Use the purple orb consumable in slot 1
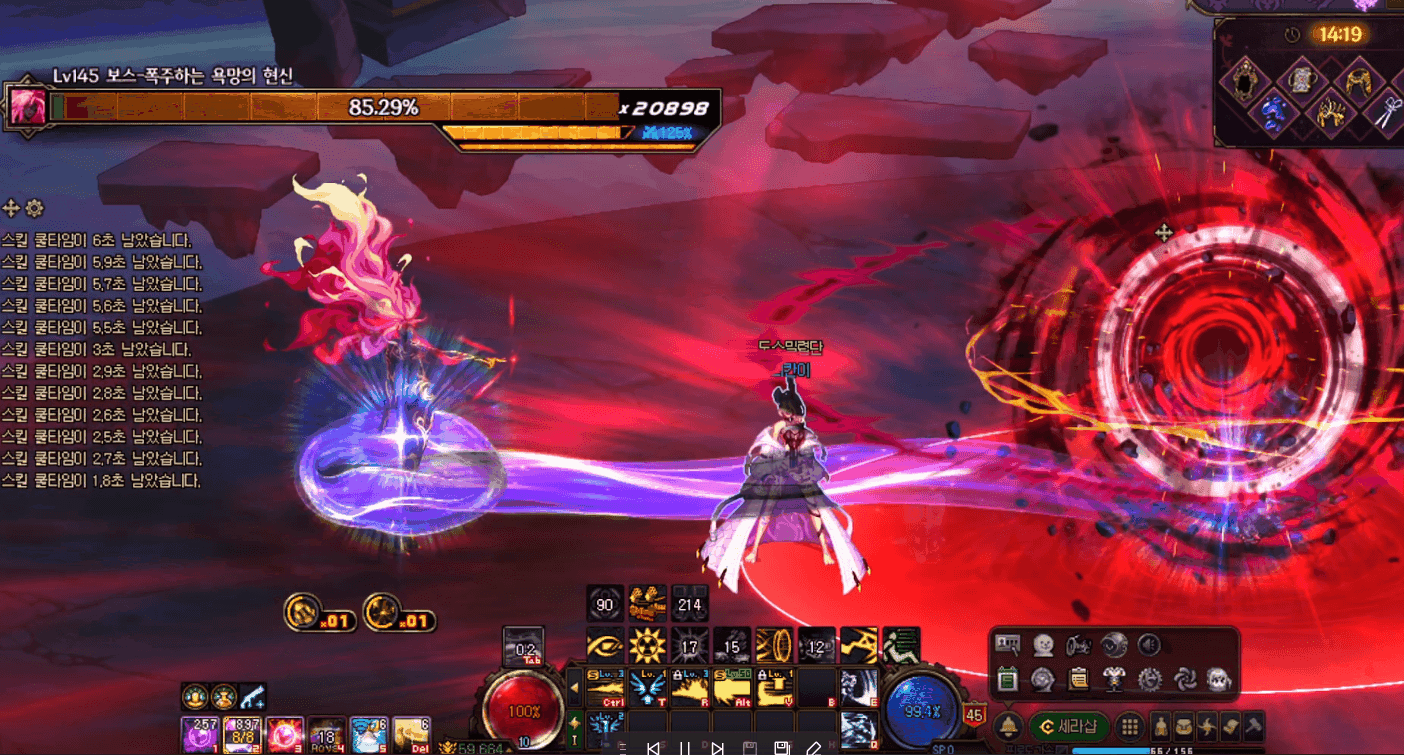Image resolution: width=1404 pixels, height=755 pixels. [x=200, y=734]
